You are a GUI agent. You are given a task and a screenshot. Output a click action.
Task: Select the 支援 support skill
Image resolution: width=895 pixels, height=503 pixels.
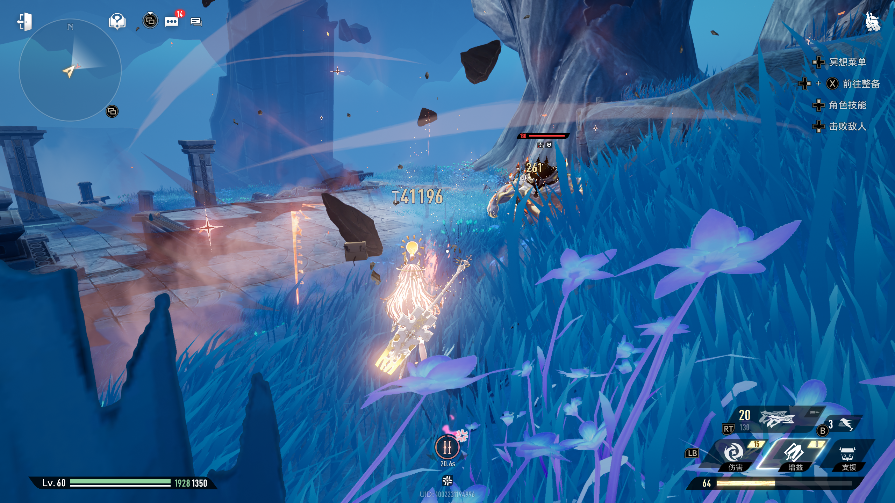tap(847, 454)
